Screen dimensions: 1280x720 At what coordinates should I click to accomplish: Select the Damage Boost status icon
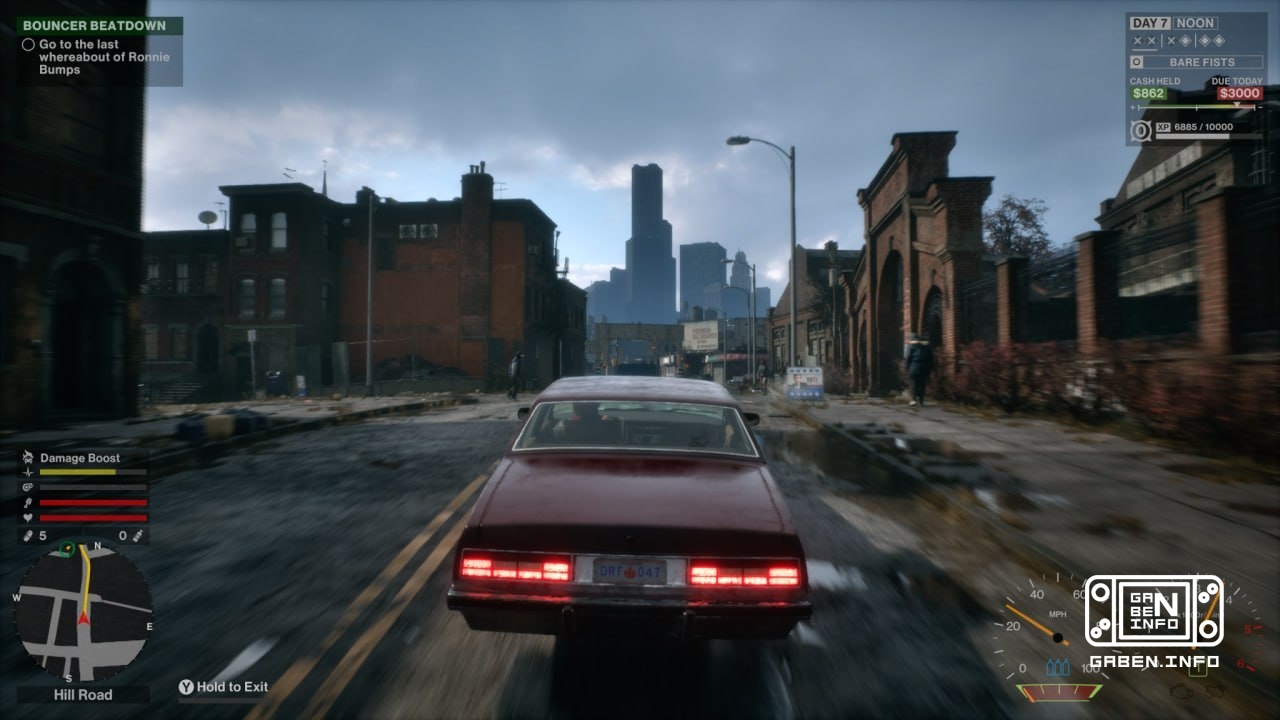click(x=28, y=458)
